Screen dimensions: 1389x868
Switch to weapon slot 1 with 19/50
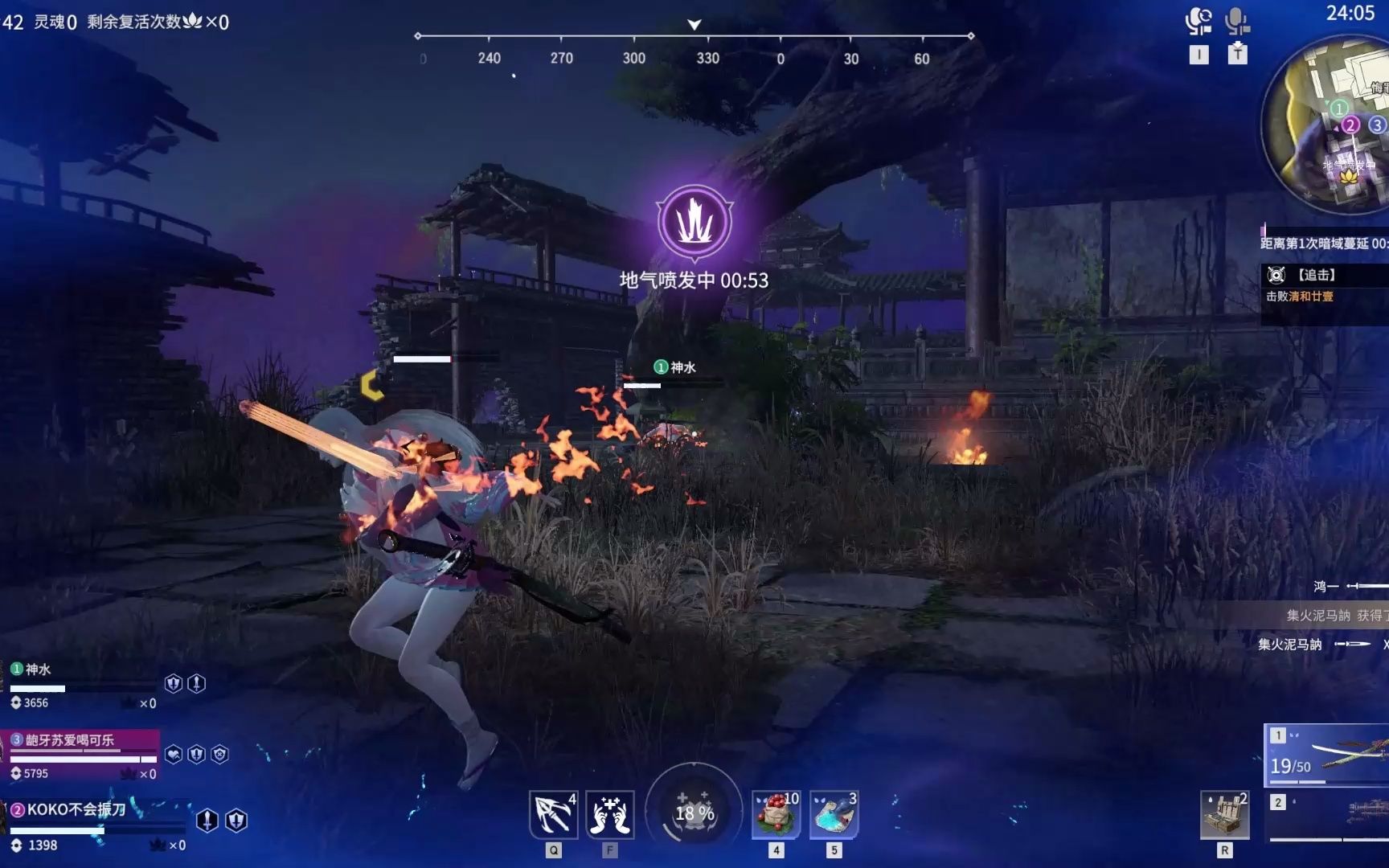coord(1328,755)
